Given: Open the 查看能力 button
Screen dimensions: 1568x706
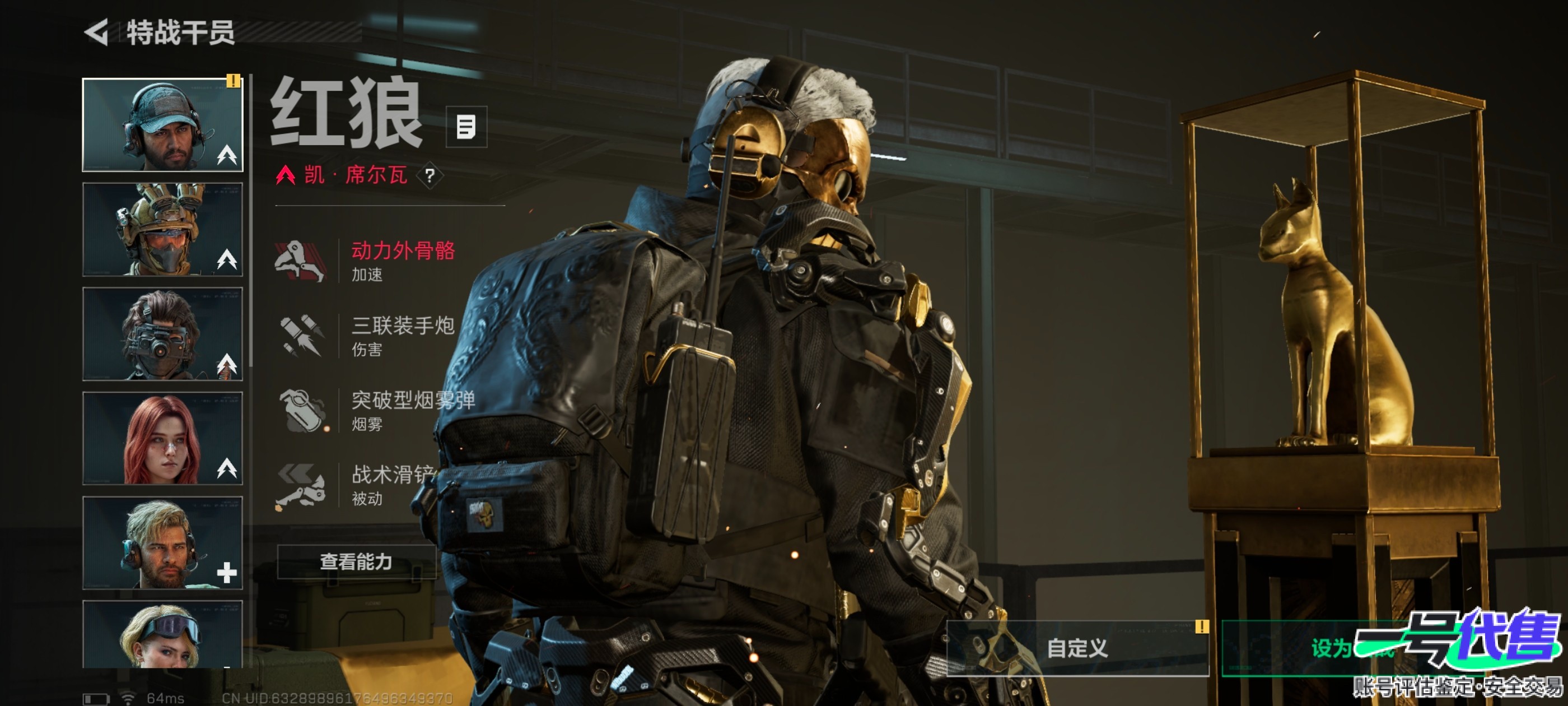Looking at the screenshot, I should pos(356,561).
